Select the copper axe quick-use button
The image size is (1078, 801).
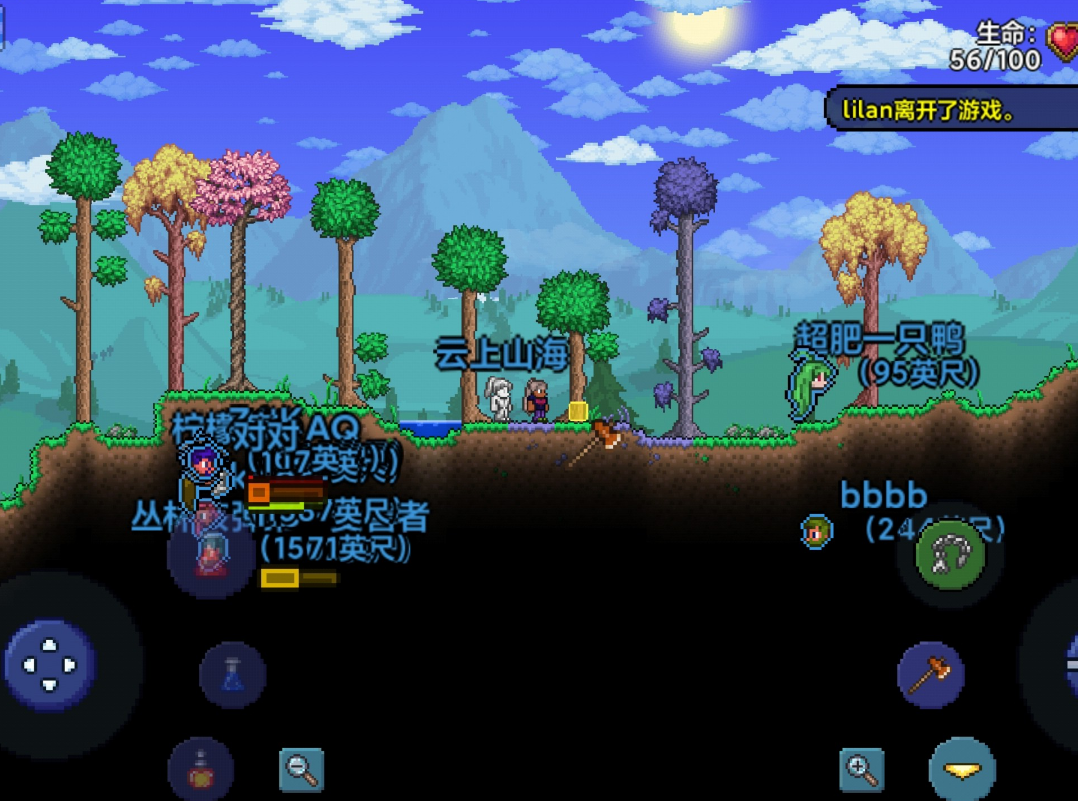point(930,675)
